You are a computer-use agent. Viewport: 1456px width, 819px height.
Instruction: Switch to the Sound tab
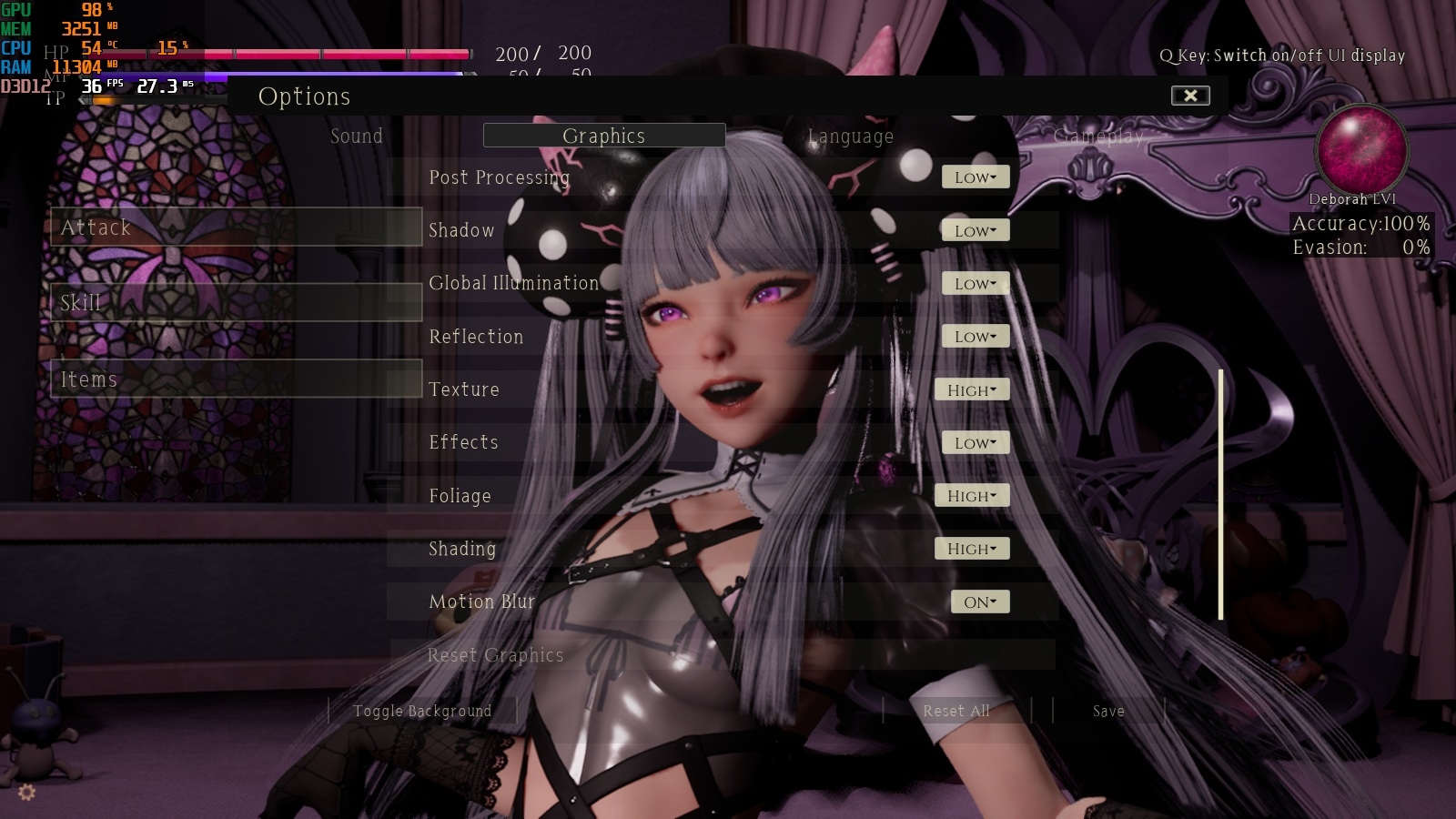[357, 136]
